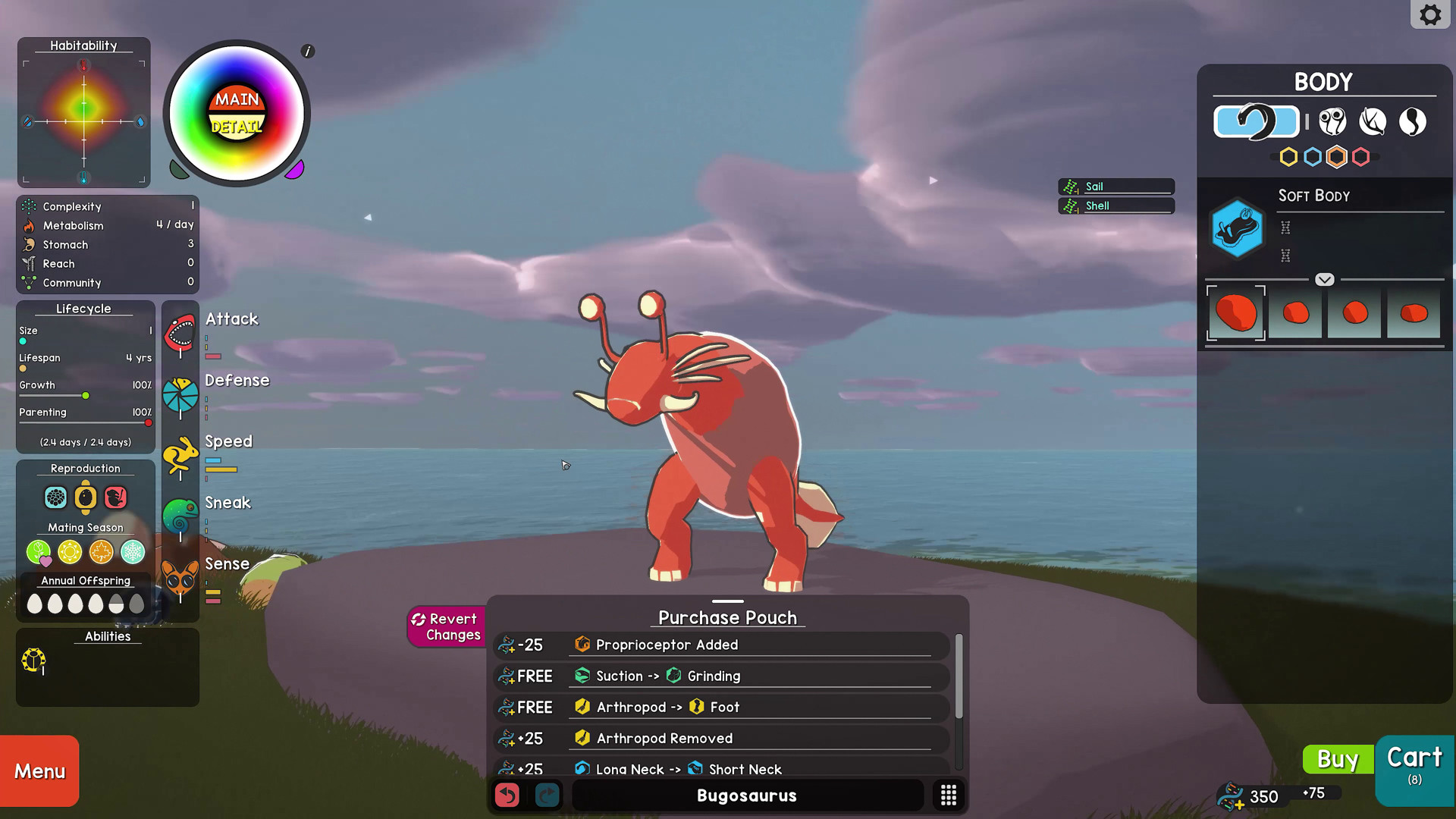Toggle Winter mating season snowflake
Image resolution: width=1456 pixels, height=819 pixels.
click(x=131, y=552)
